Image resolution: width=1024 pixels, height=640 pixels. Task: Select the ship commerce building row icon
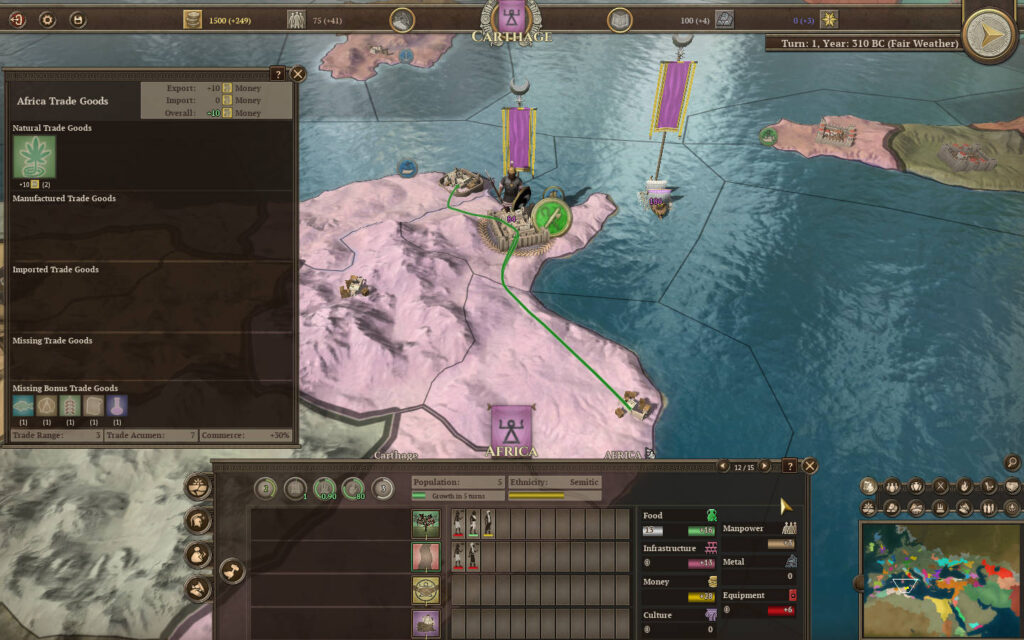click(x=426, y=624)
